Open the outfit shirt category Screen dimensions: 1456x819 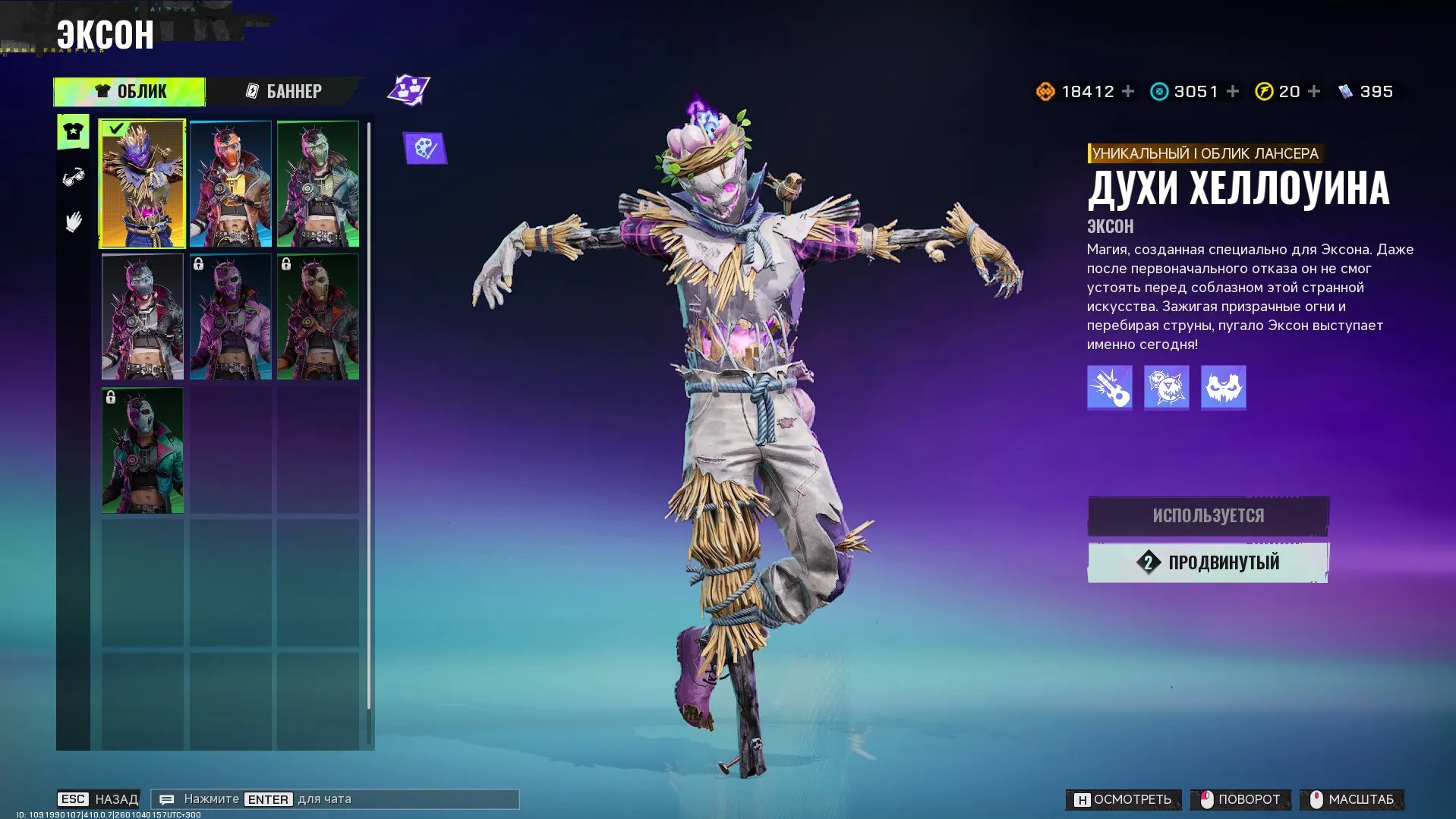[x=74, y=132]
